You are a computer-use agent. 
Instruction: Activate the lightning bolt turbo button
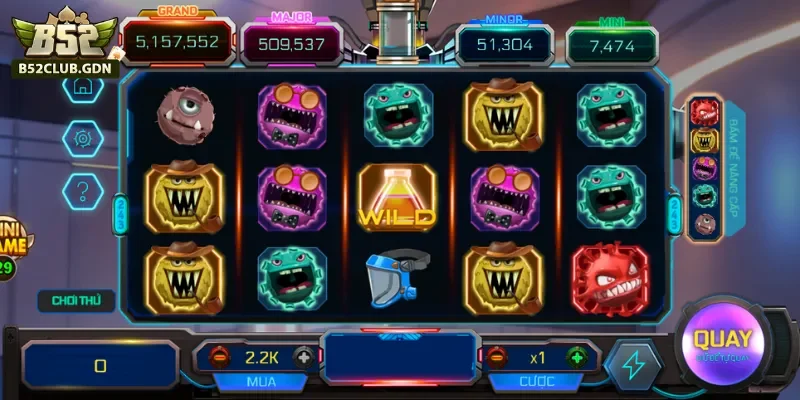pos(632,365)
